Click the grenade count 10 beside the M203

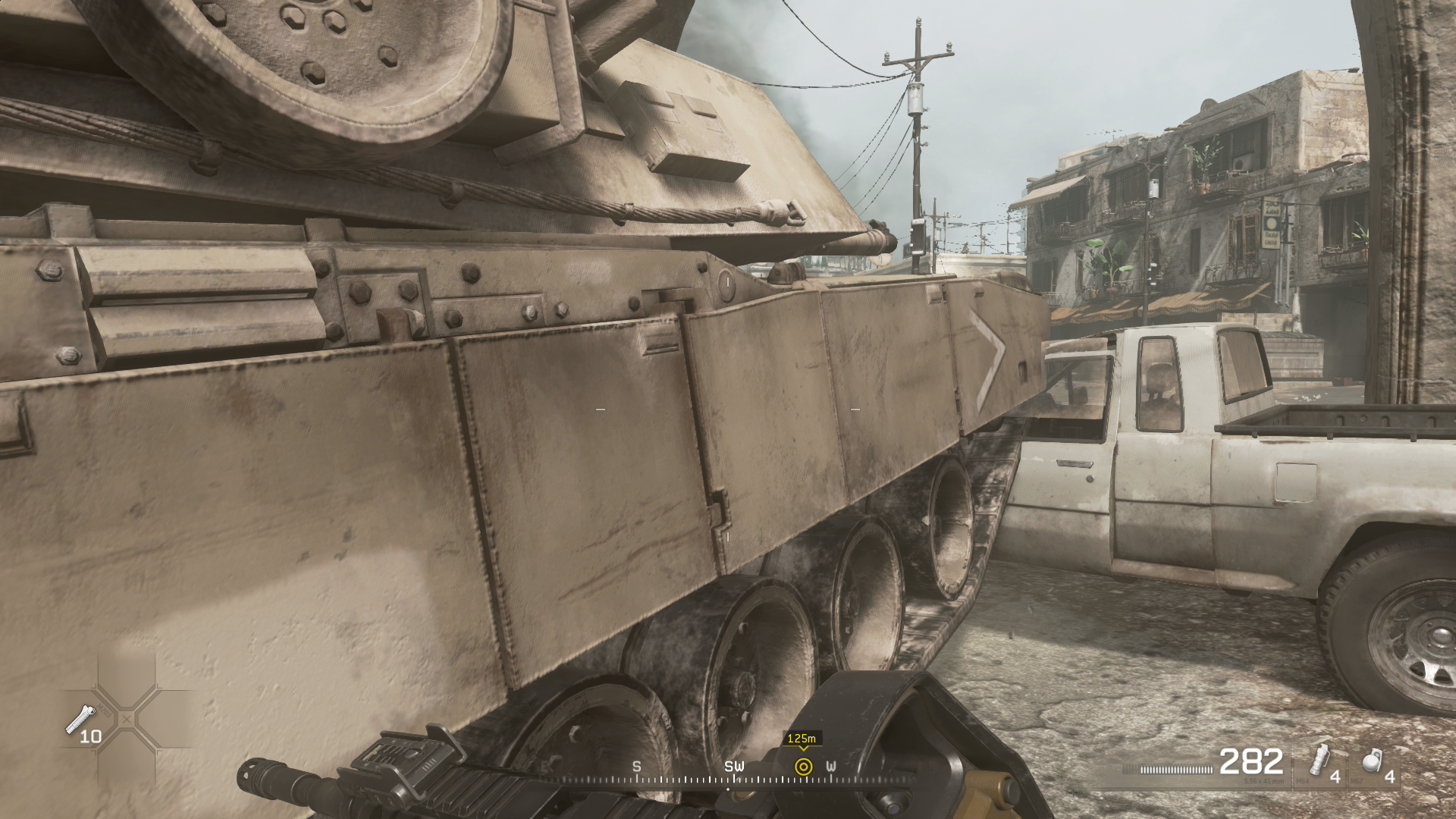(91, 736)
